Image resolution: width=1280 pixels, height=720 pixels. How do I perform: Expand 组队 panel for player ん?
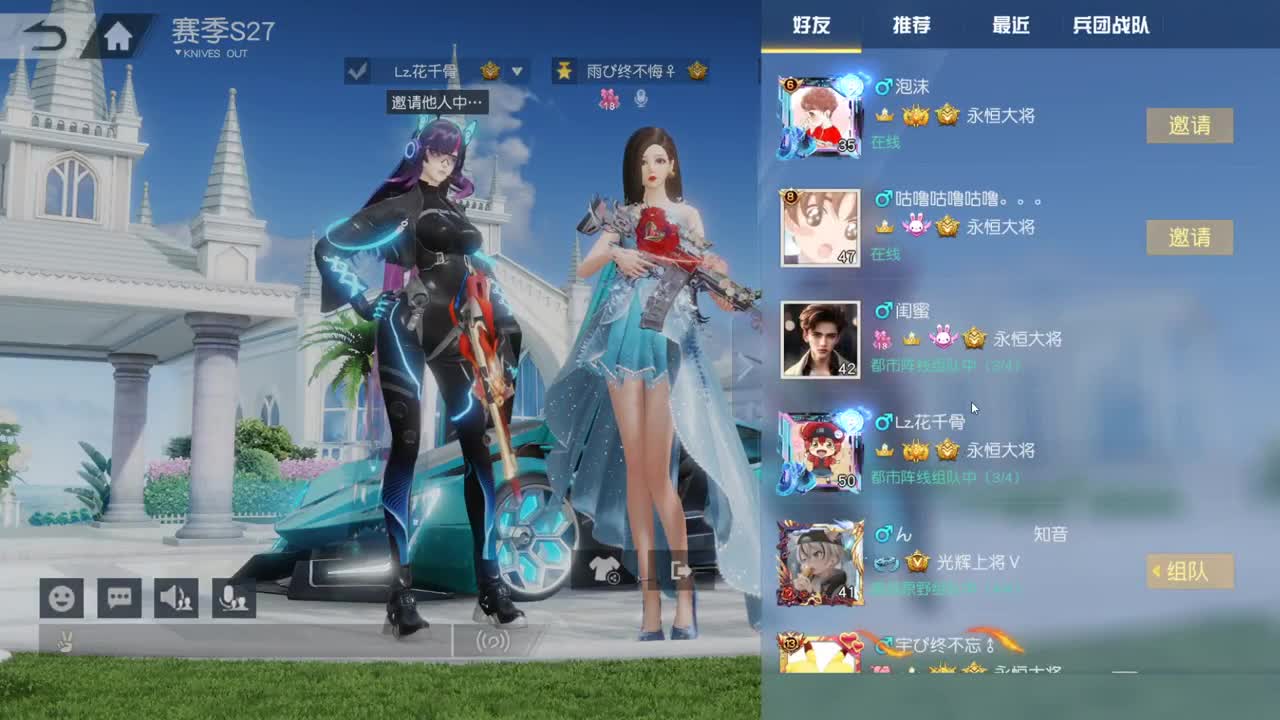(x=1191, y=571)
